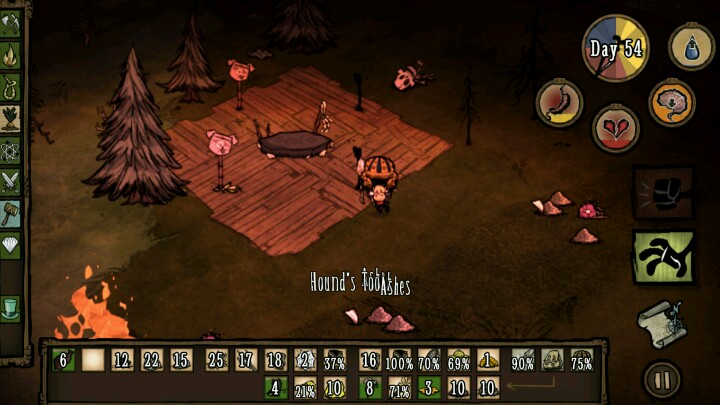Choose the backpack slot showing 21%
Image resolution: width=720 pixels, height=405 pixels.
(305, 388)
